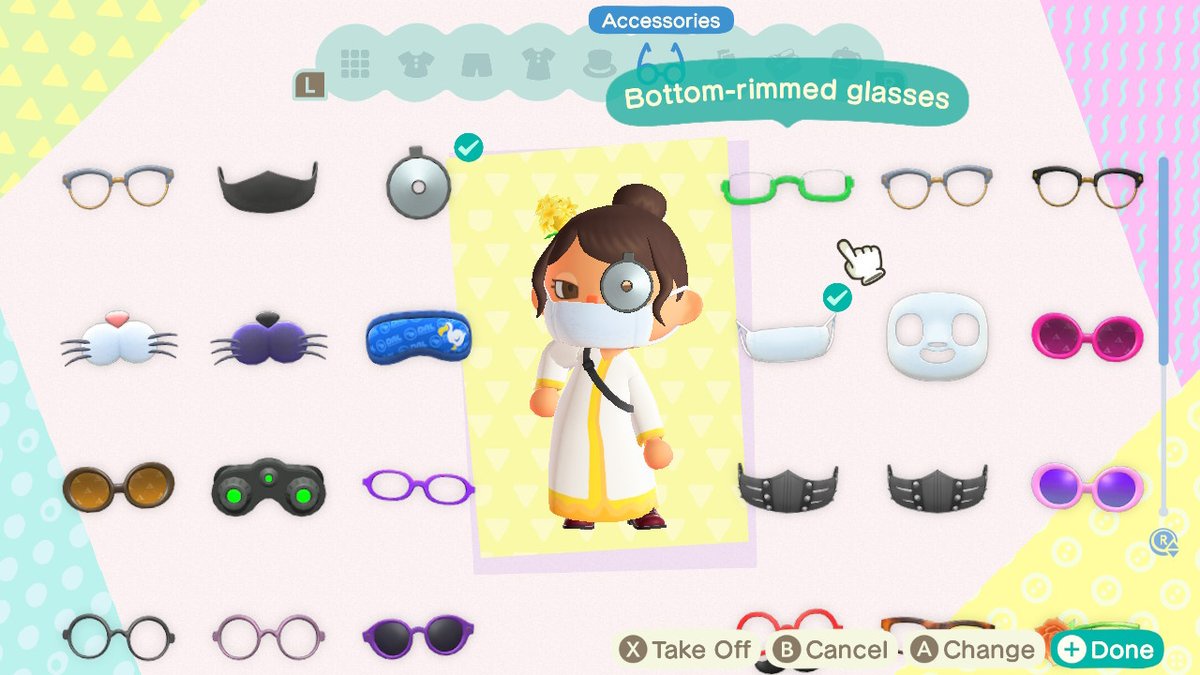This screenshot has width=1200, height=675.
Task: Select the green bottom-rimmed glasses
Action: pyautogui.click(x=788, y=187)
